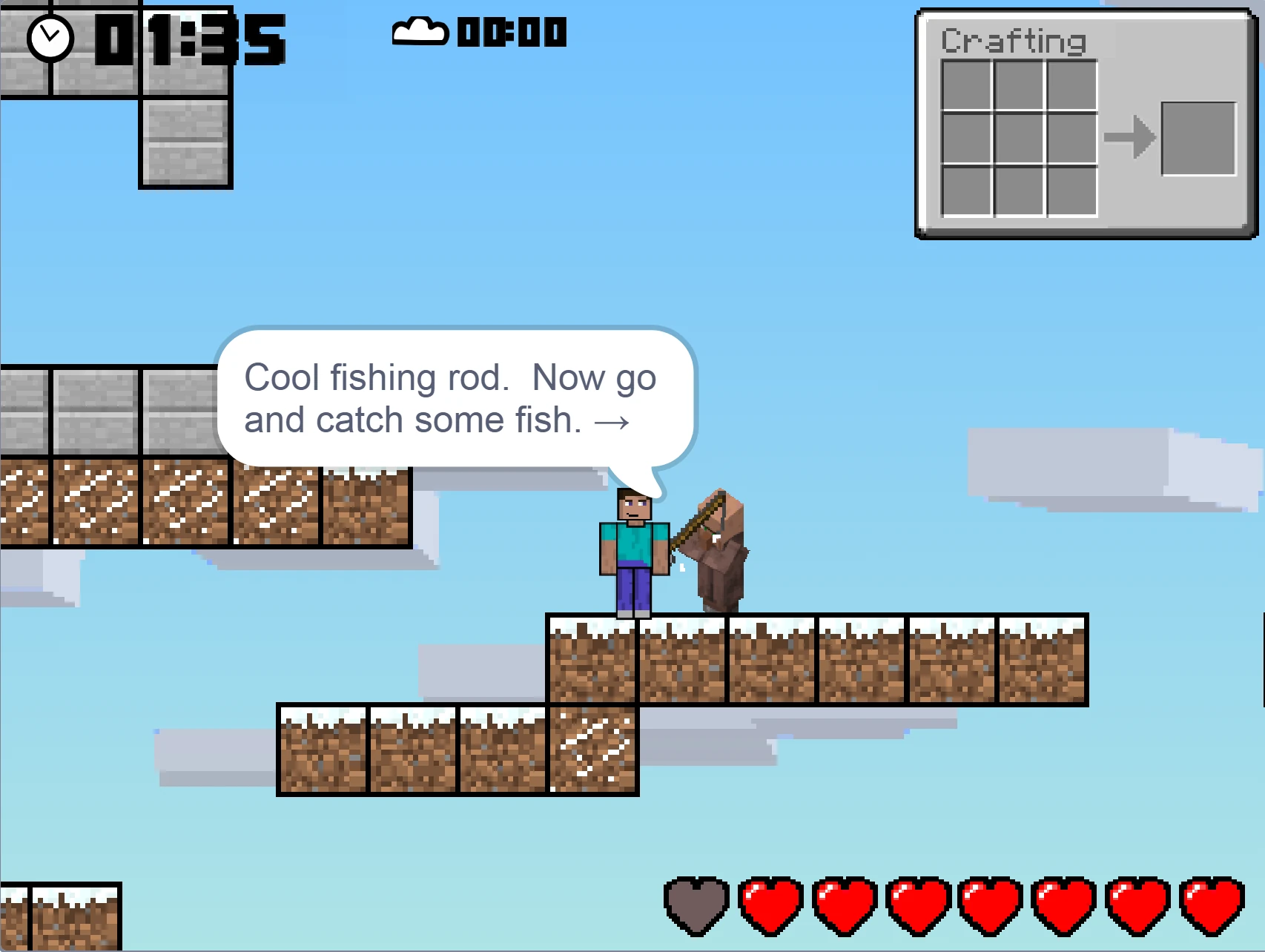
Task: Click the arrow at the end of the speech bubble
Action: (612, 421)
